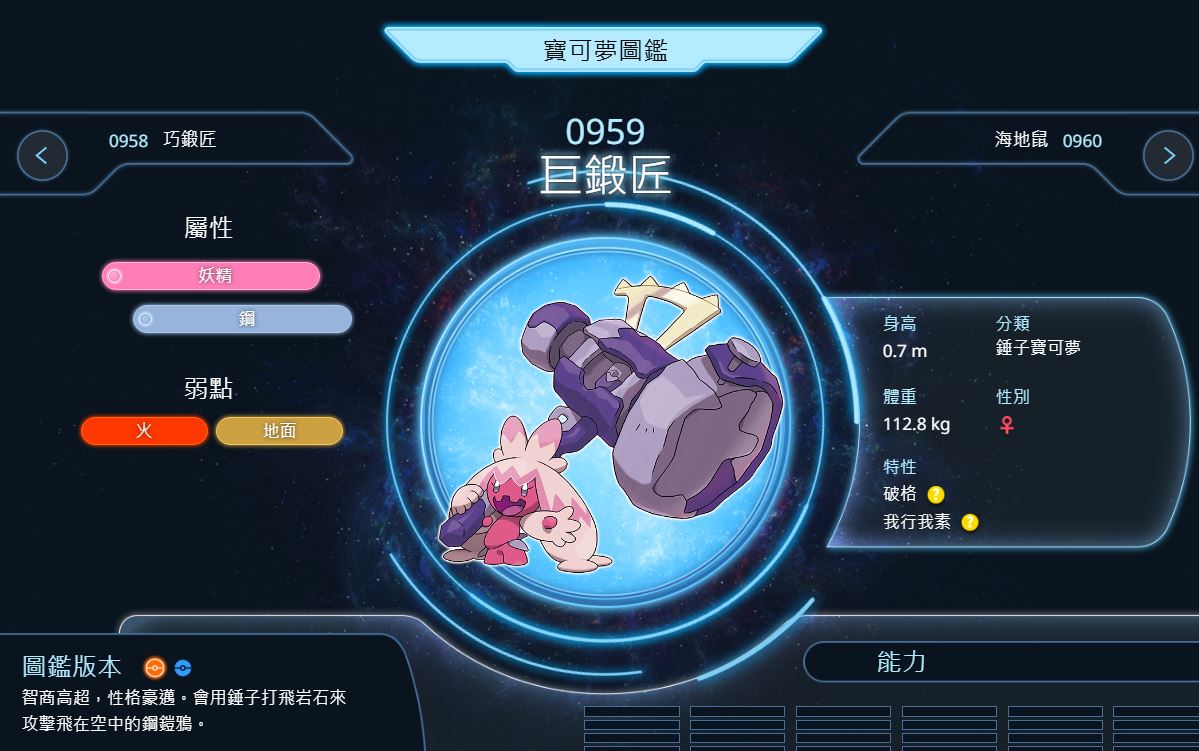Open the 0958 巧鍛匠 entry

coord(162,141)
